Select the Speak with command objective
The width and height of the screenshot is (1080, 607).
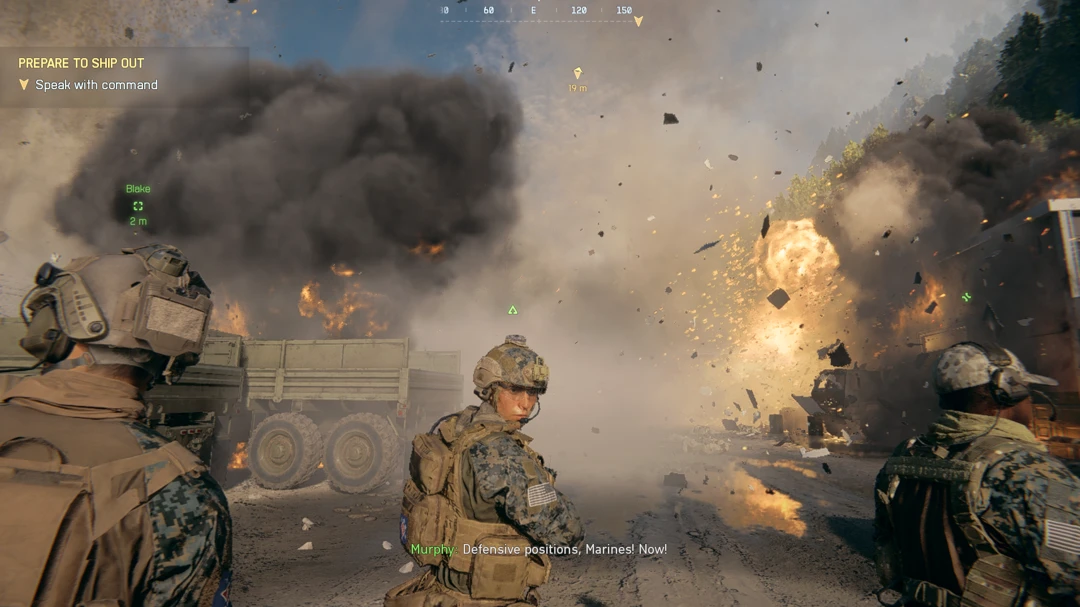[96, 85]
